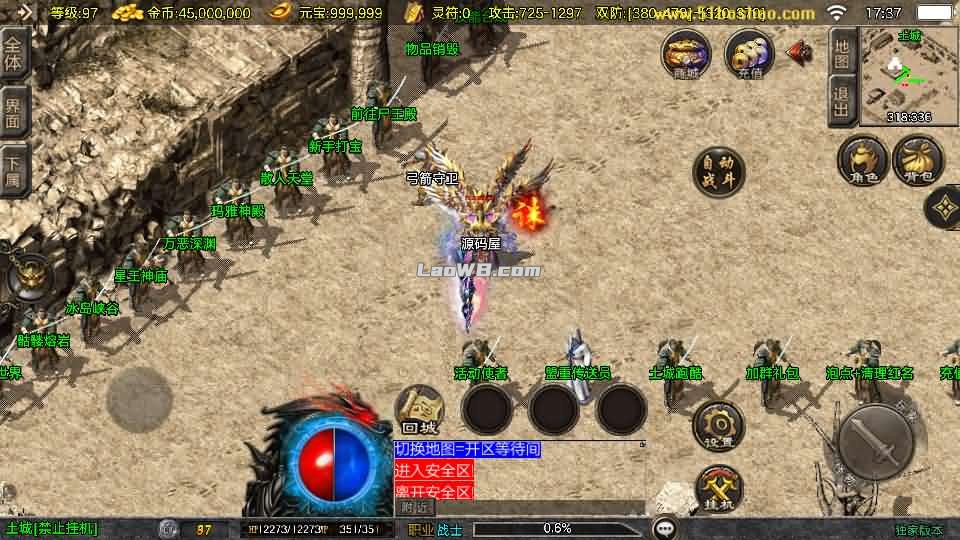Use the 回城 return-to-town scroll
The height and width of the screenshot is (540, 960).
pyautogui.click(x=420, y=410)
